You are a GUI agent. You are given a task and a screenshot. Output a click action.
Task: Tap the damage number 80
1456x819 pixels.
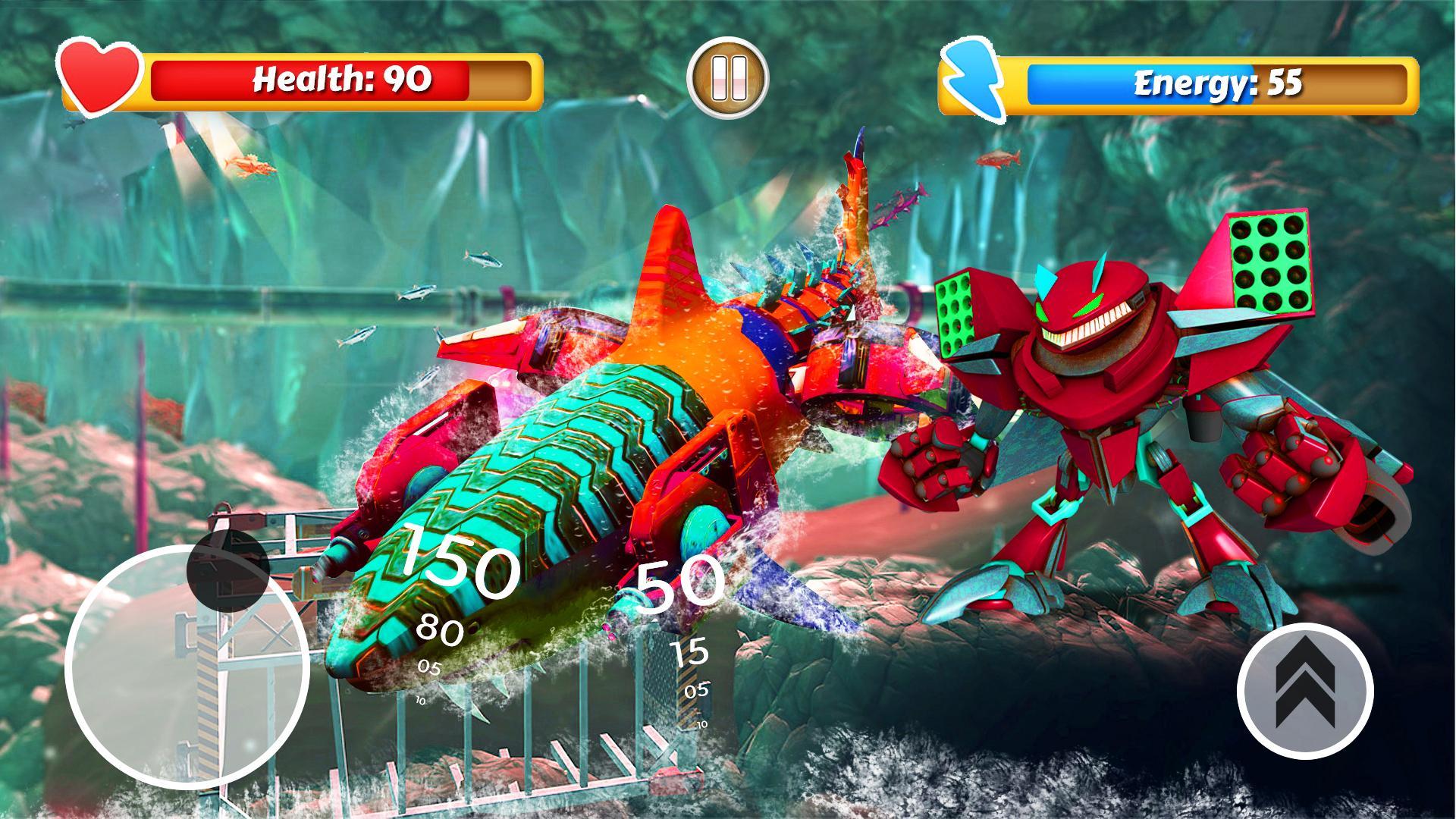coord(441,629)
